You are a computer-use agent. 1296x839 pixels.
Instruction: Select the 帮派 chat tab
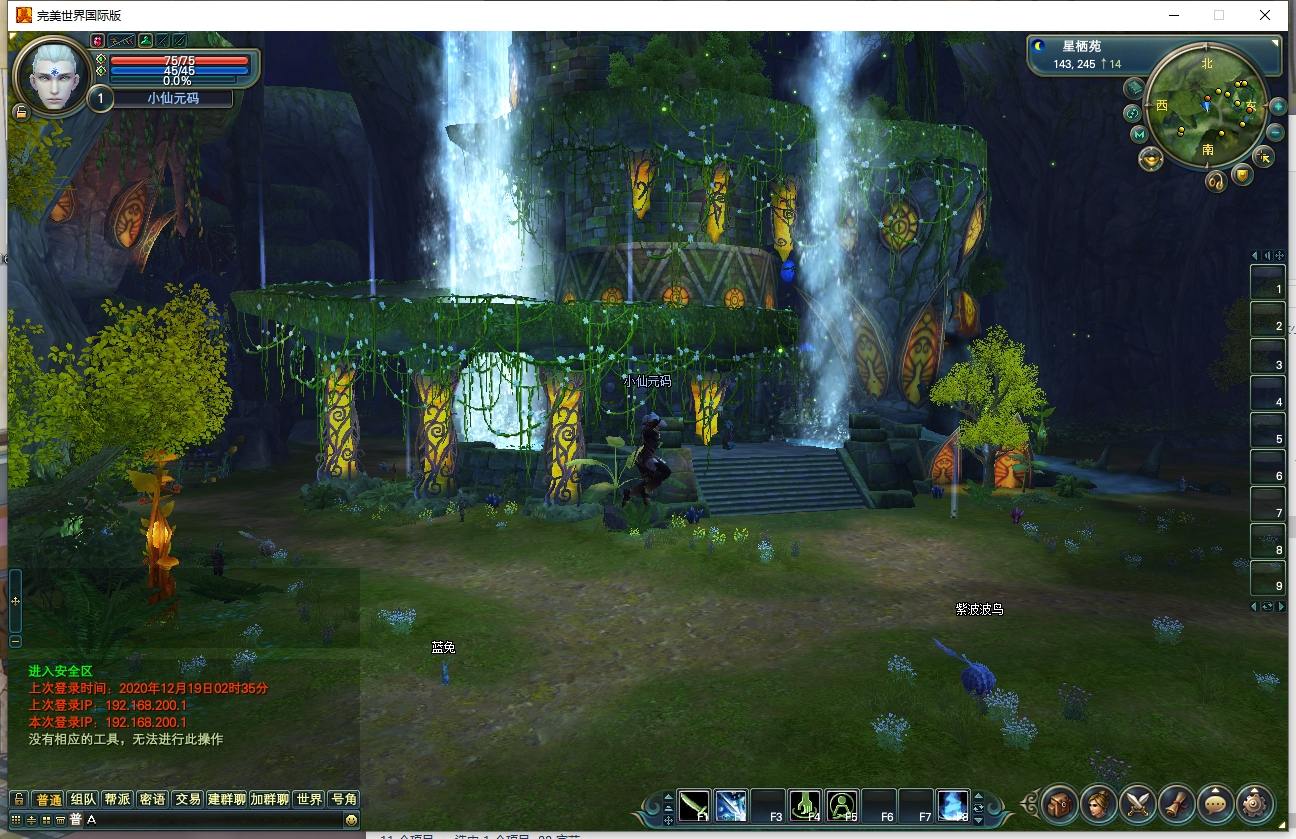point(117,799)
